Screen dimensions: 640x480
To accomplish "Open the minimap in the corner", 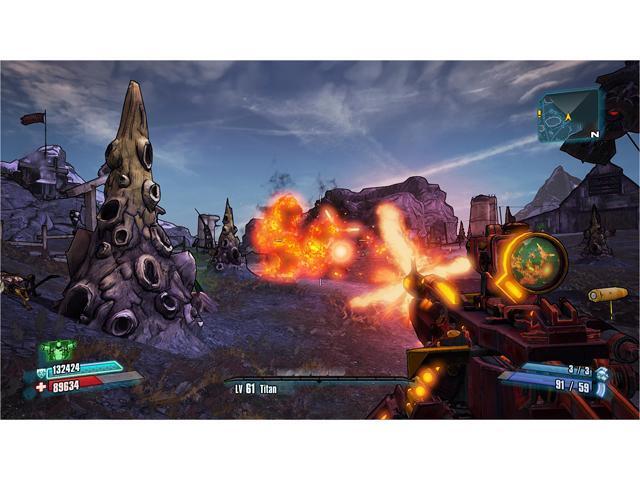I will 569,115.
